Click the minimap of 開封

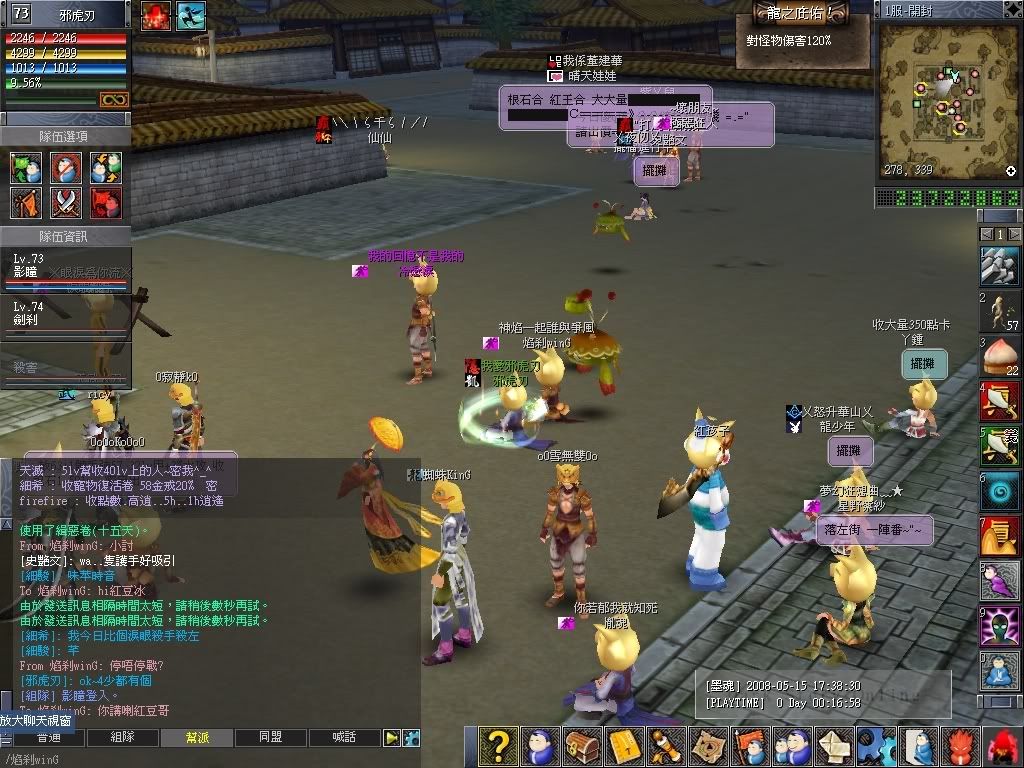[947, 100]
